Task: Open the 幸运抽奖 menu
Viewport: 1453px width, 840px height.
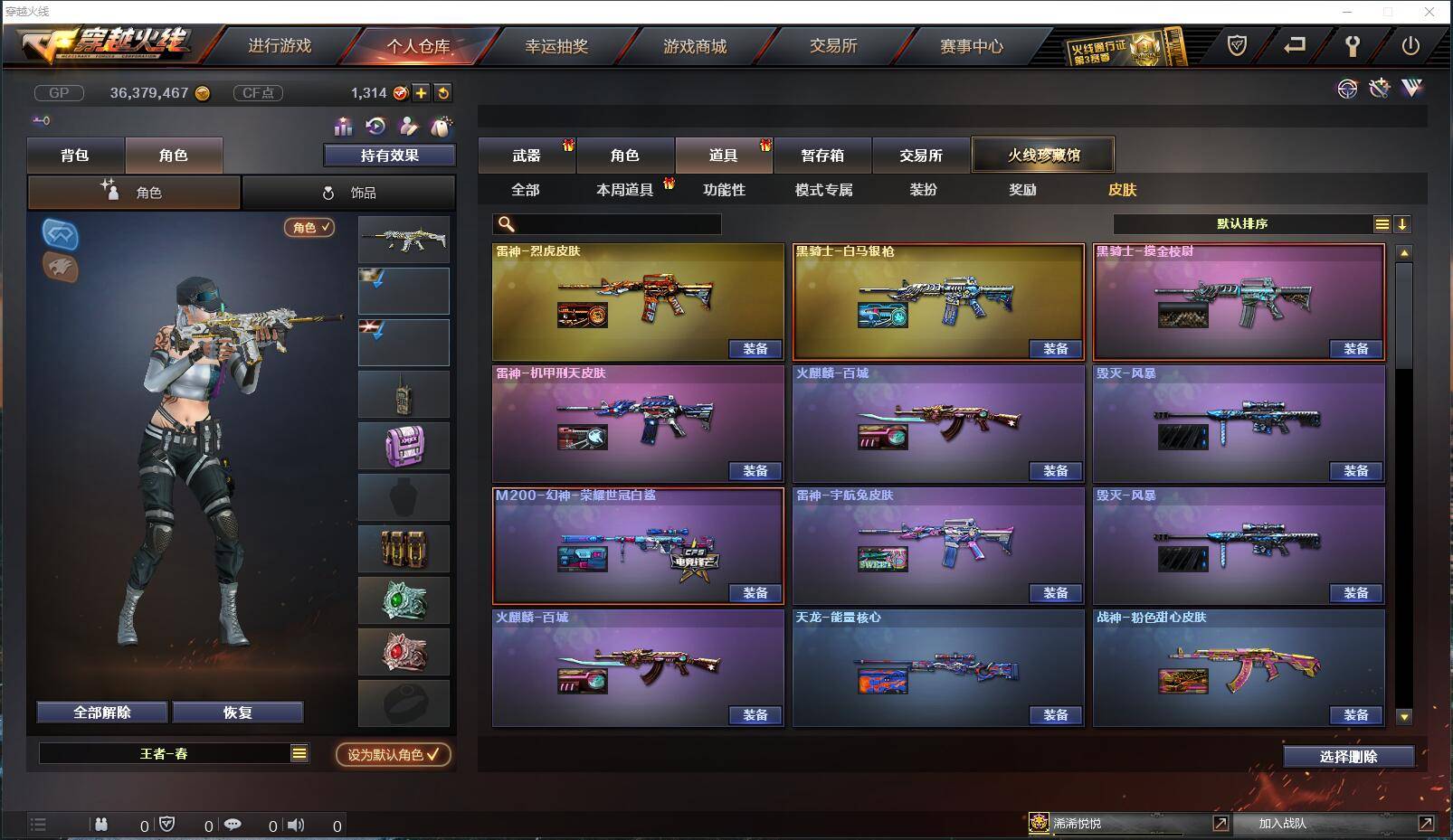Action: (x=554, y=47)
